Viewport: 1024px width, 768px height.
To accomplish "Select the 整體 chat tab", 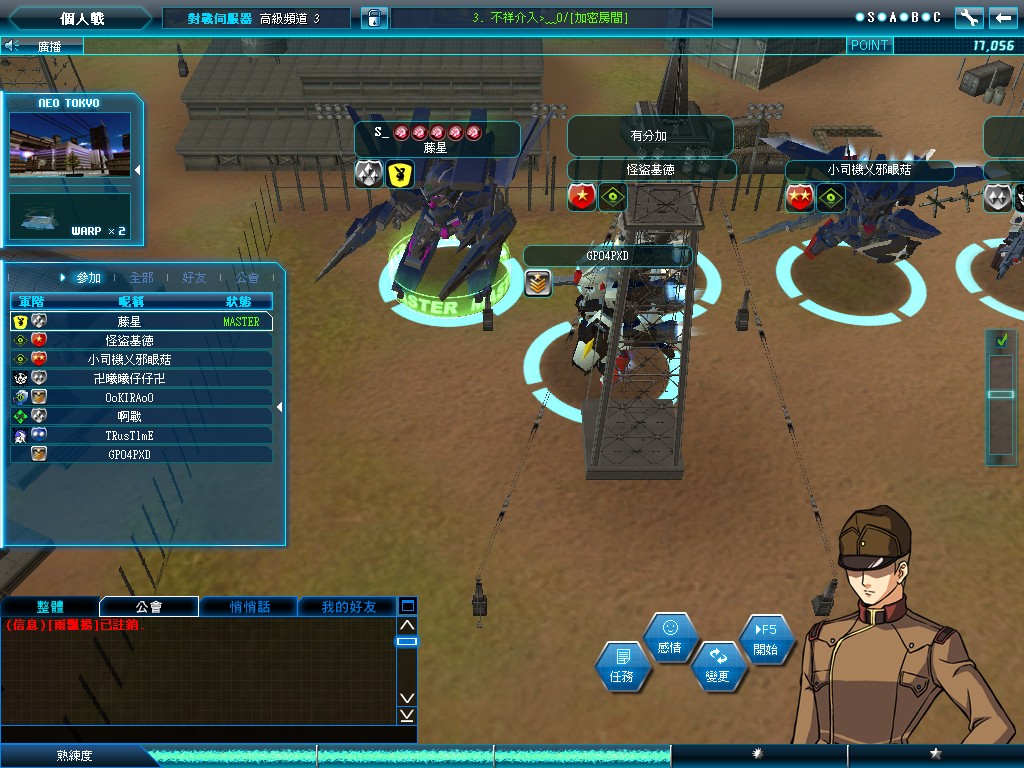I will 50,607.
